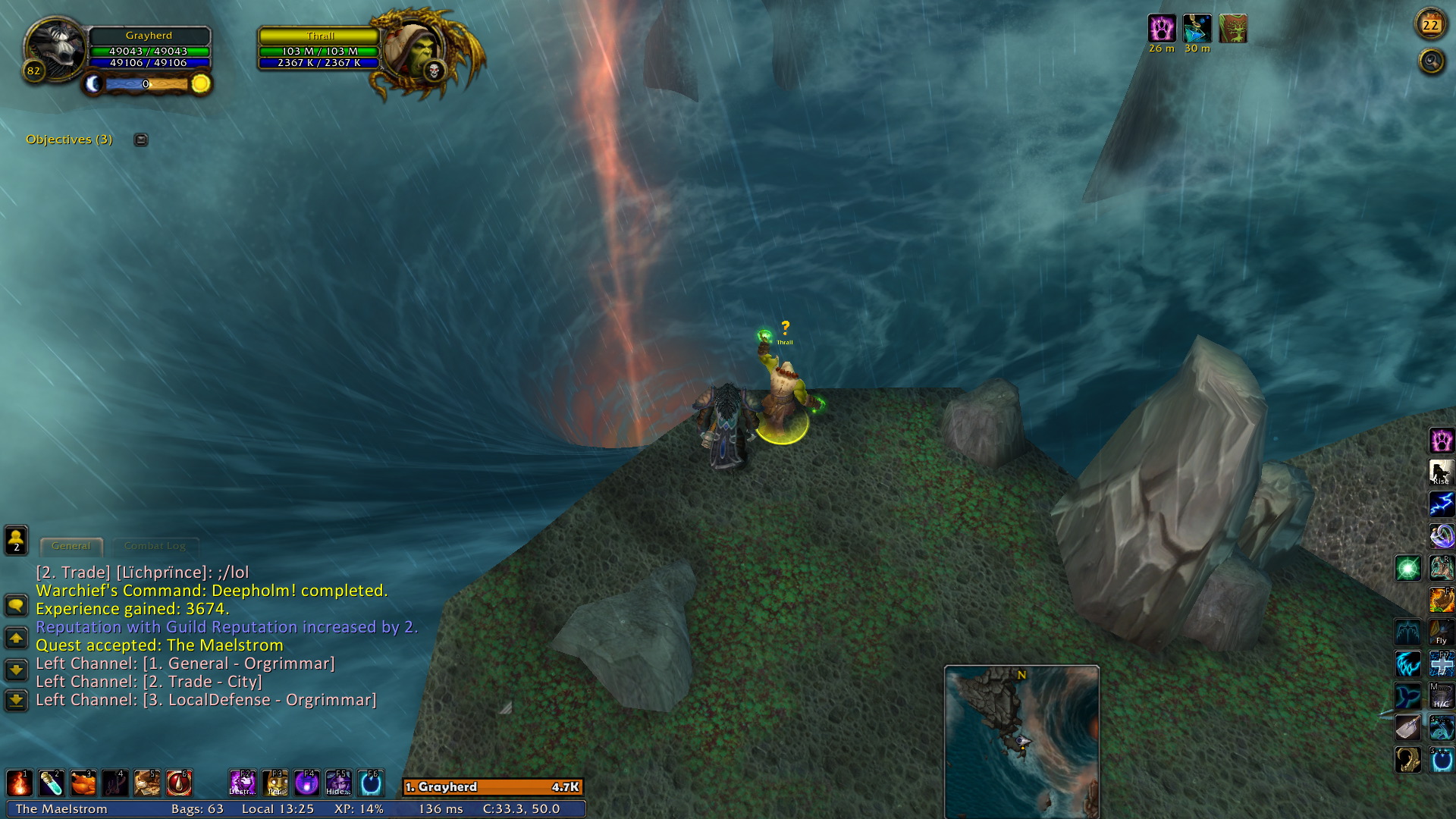Collapse the Objectives tracker
The image size is (1456, 819).
[x=141, y=140]
